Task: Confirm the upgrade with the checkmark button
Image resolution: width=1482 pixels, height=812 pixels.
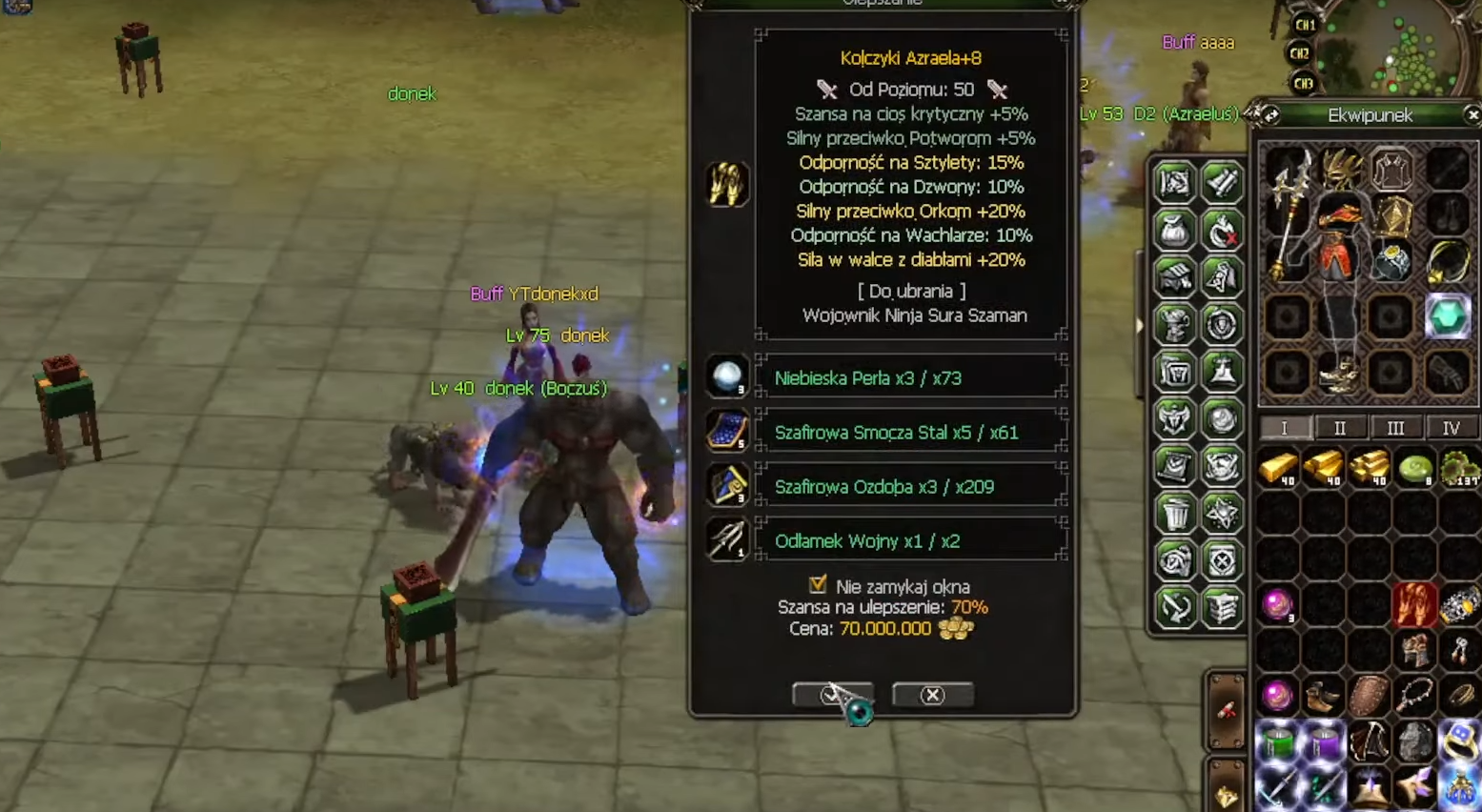Action: click(831, 695)
